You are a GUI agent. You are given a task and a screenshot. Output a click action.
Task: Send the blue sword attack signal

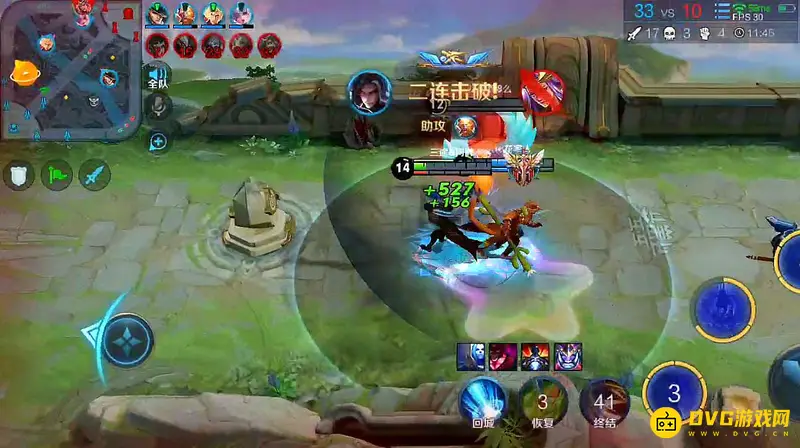95,175
